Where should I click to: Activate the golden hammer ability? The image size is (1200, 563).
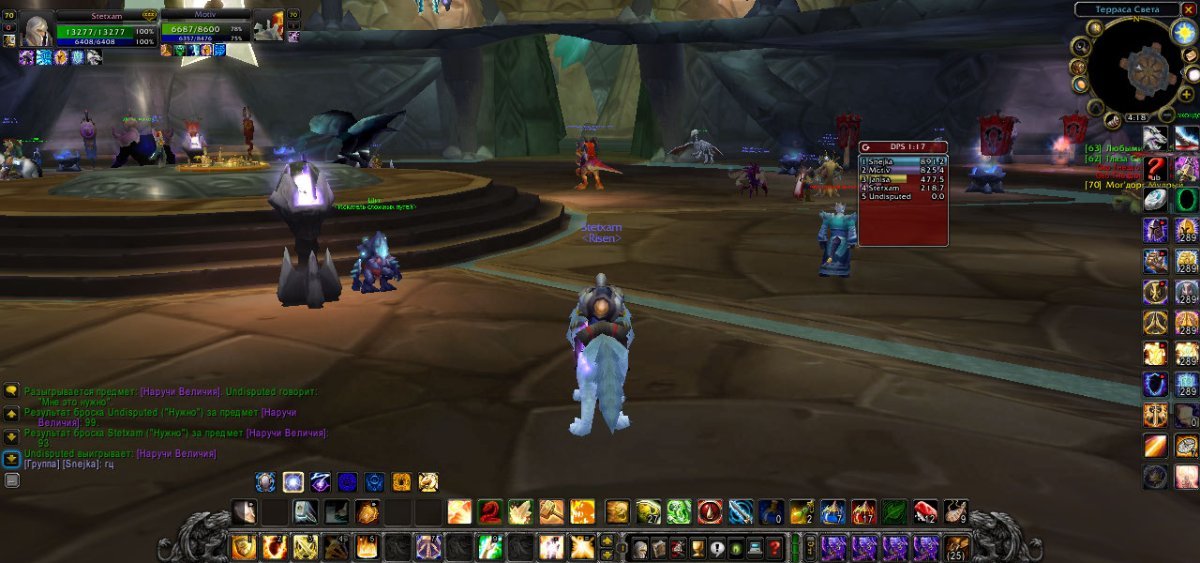coord(552,512)
